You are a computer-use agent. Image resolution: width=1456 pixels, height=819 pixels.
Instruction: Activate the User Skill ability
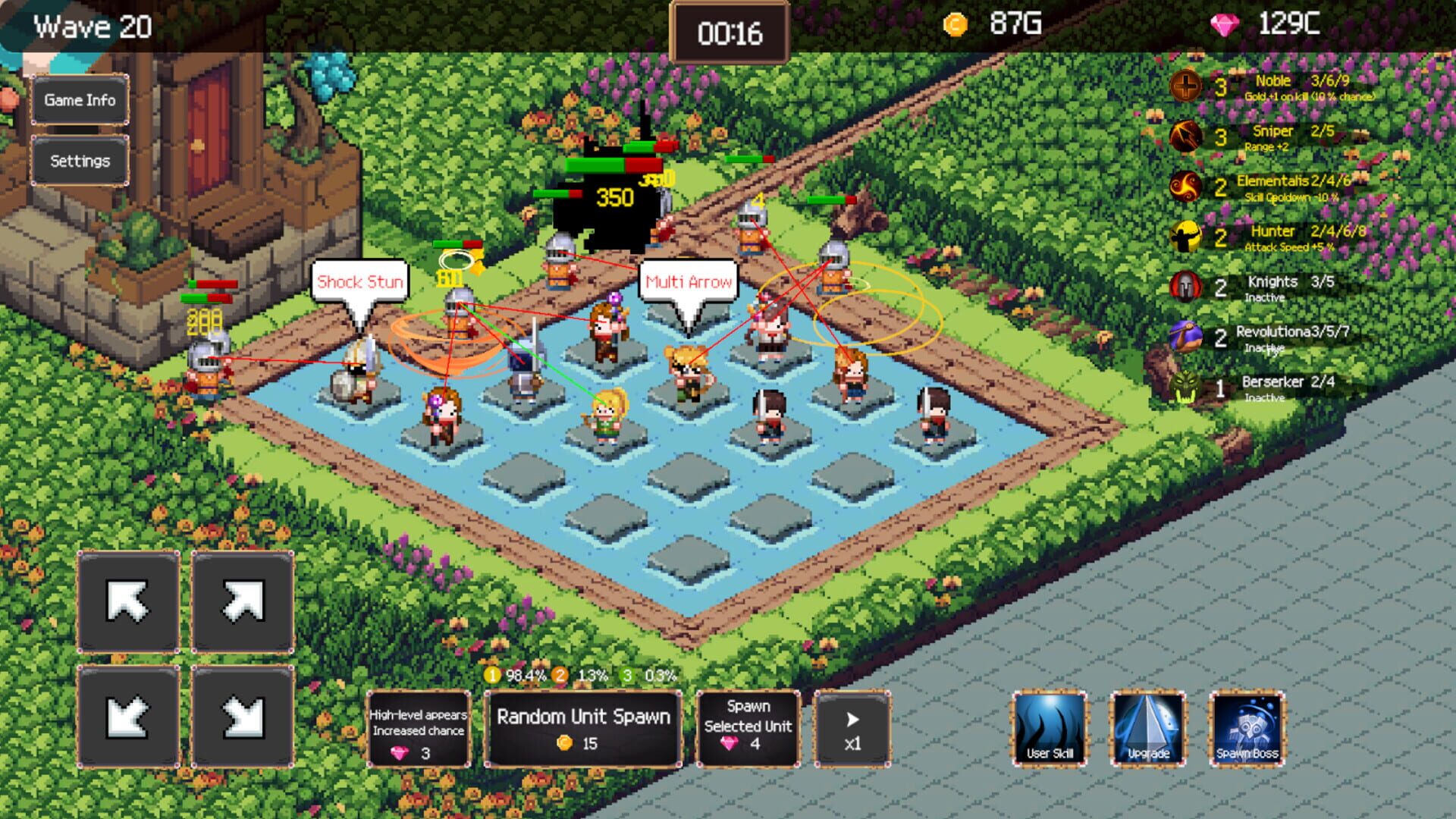[x=1050, y=728]
